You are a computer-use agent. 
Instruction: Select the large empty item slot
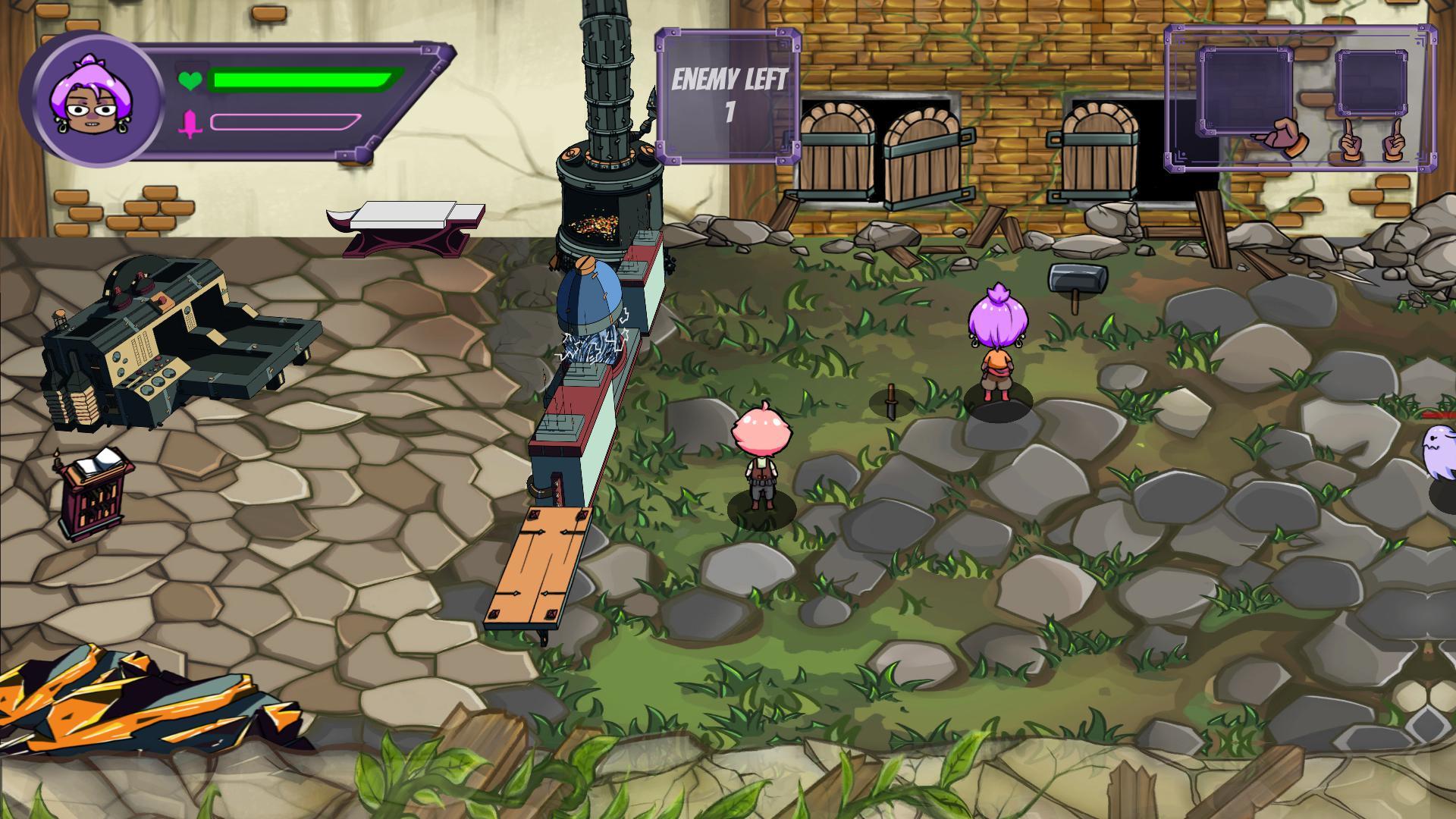1245,91
